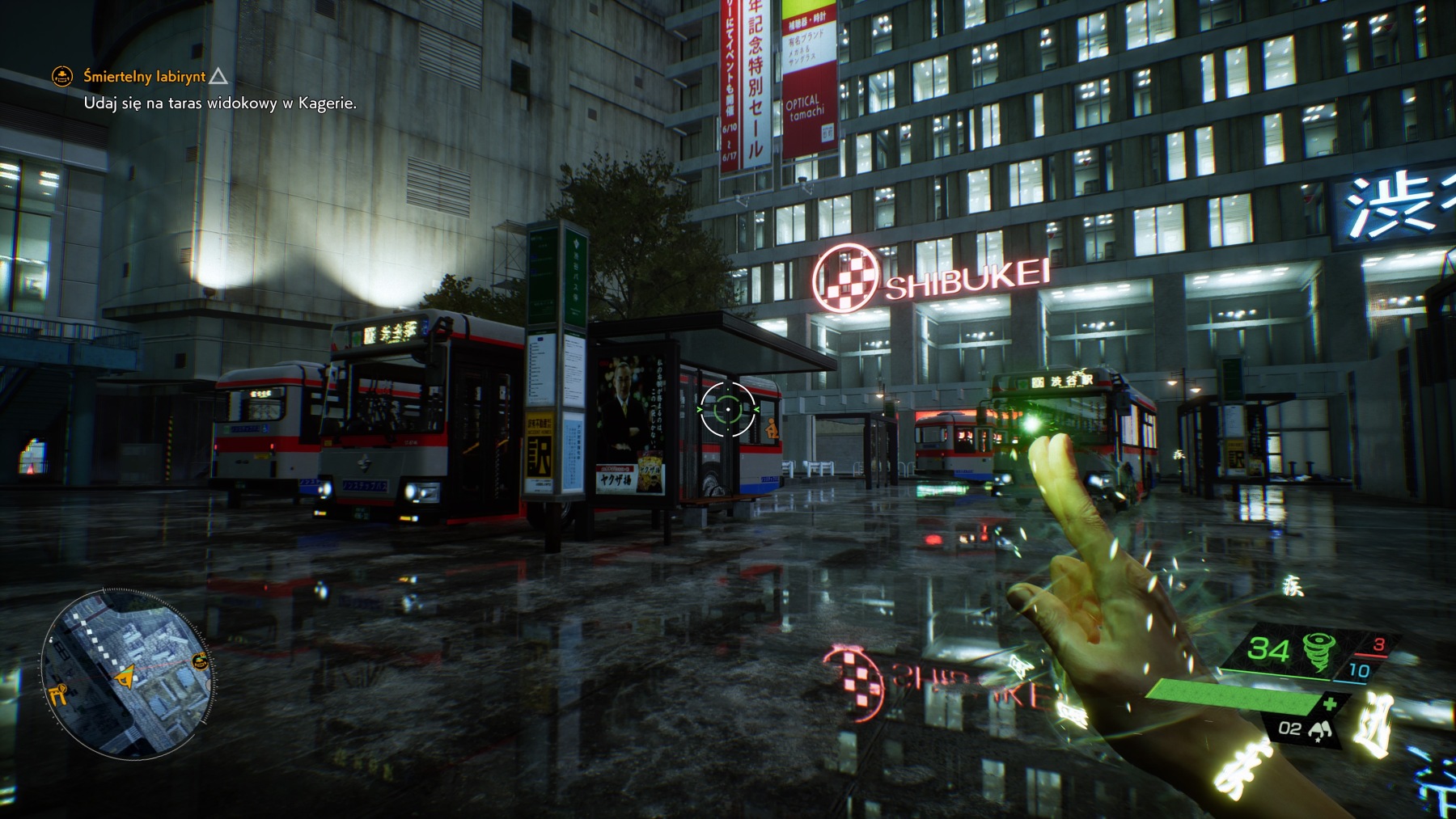Click the katashiro icon beside the 02 counter

coord(1322,730)
